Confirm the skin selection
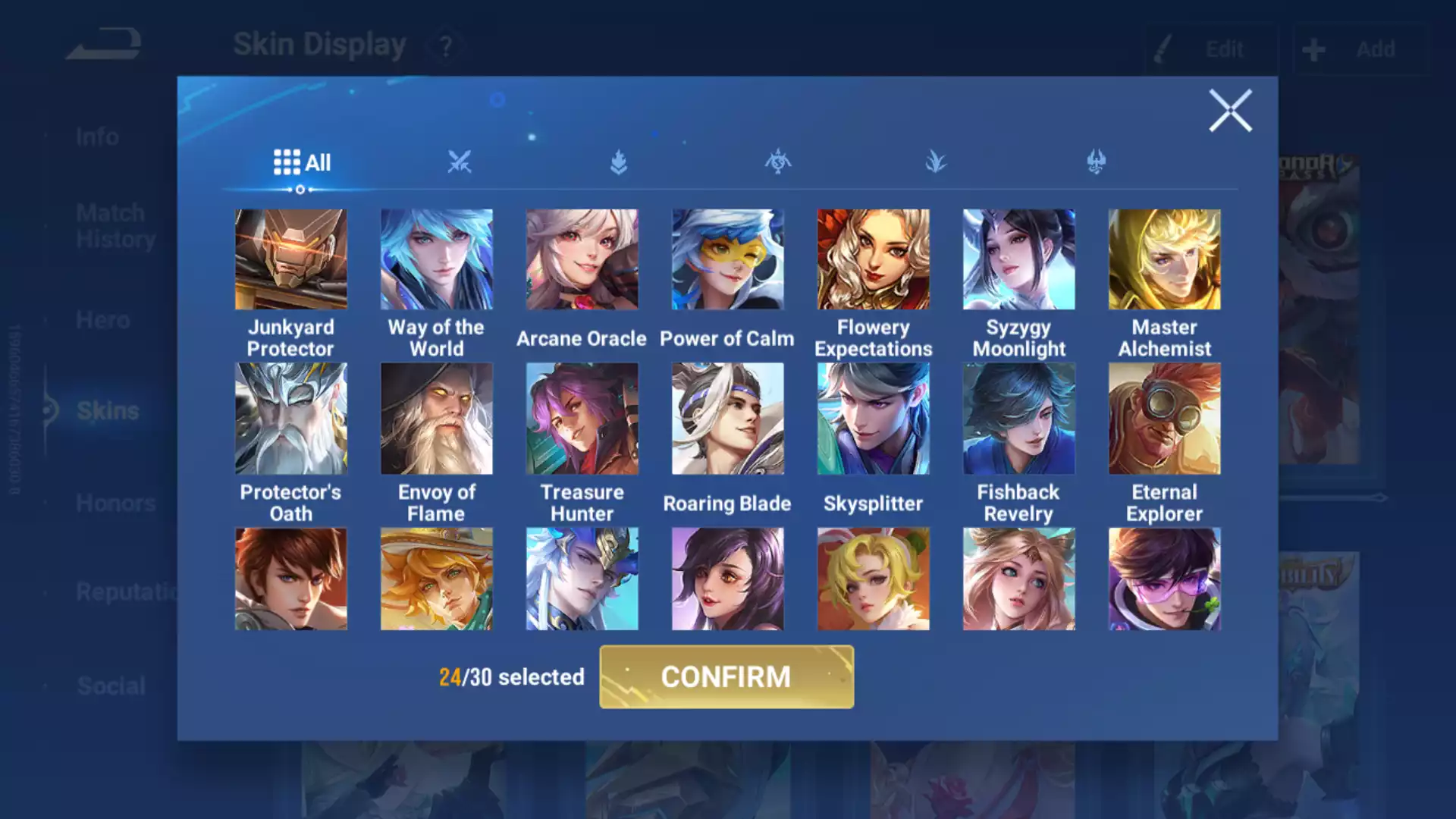The width and height of the screenshot is (1456, 819). tap(726, 676)
